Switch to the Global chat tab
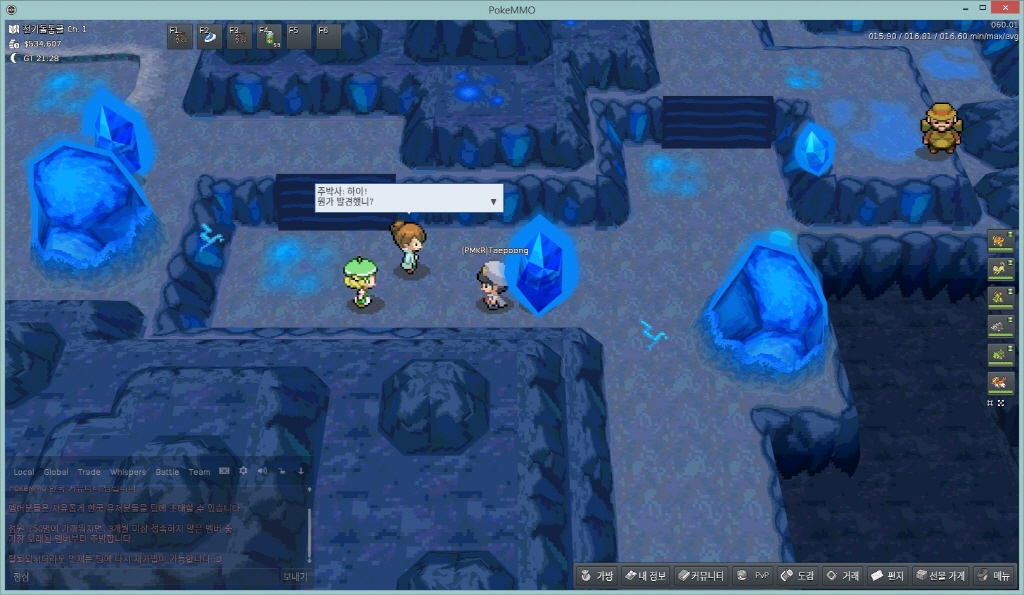The image size is (1024, 595). tap(56, 472)
